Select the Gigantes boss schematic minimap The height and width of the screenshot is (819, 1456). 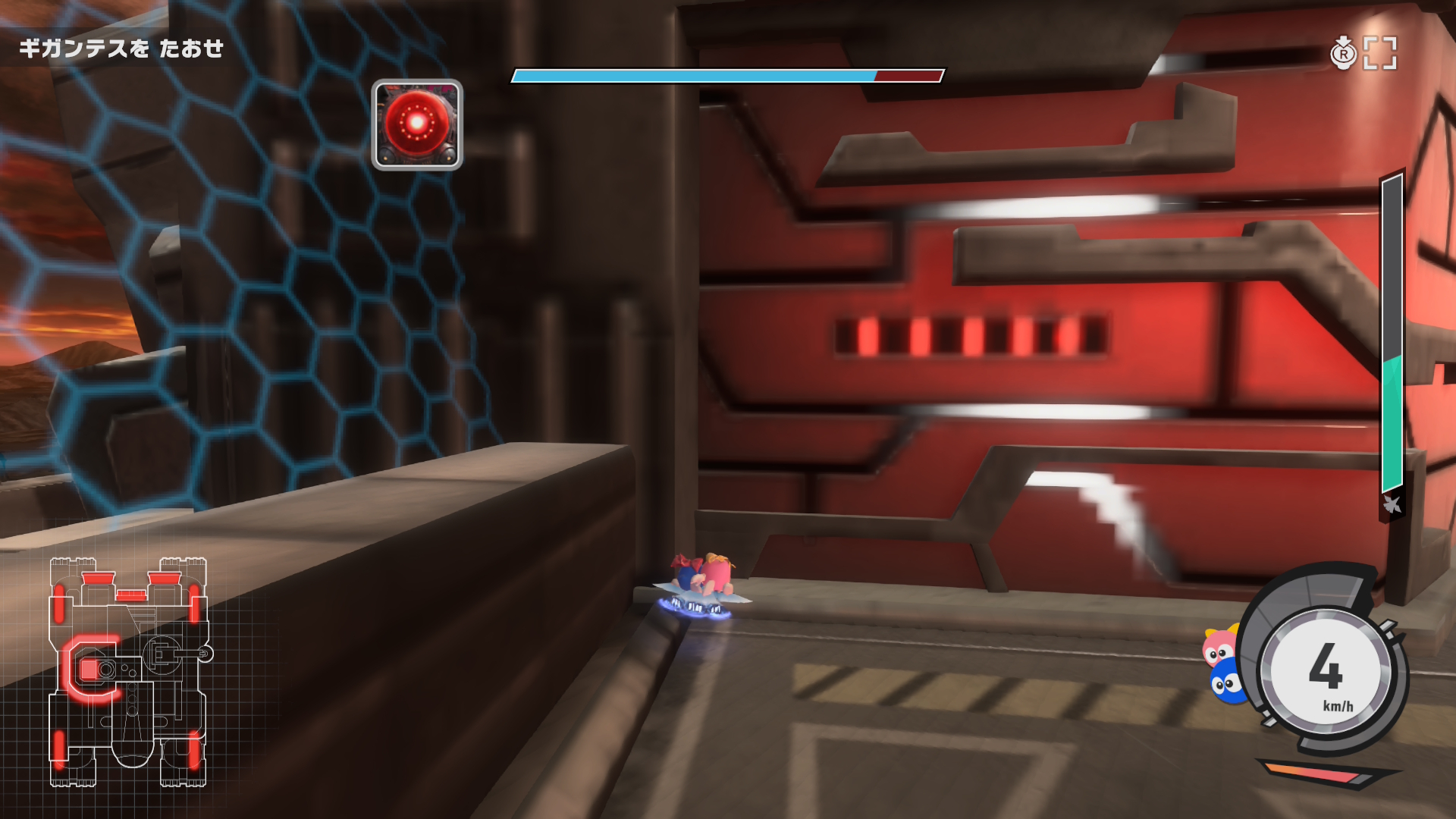click(129, 673)
